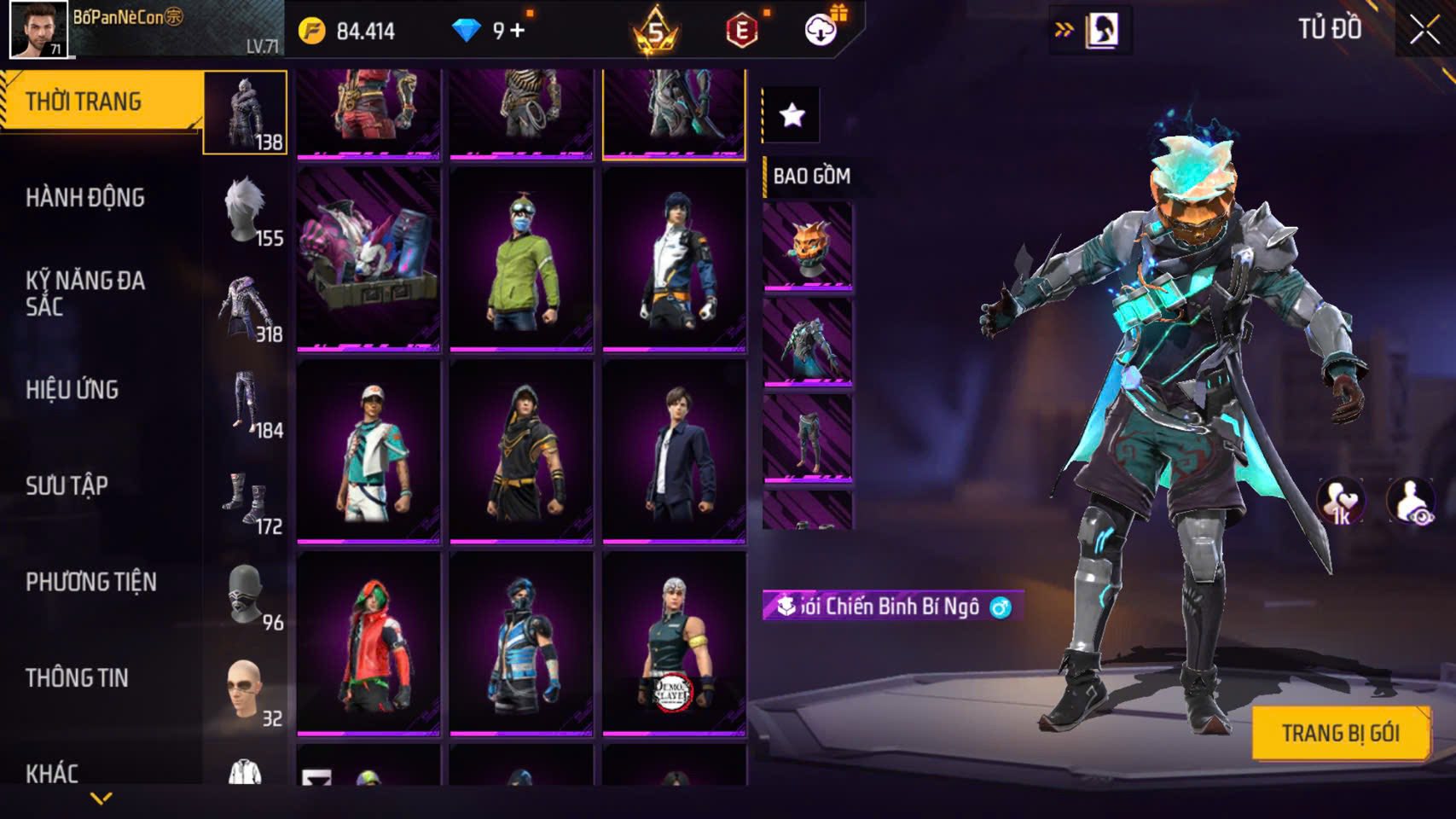
Task: Click the pumpkin head item in Bao Gồm
Action: pyautogui.click(x=807, y=247)
